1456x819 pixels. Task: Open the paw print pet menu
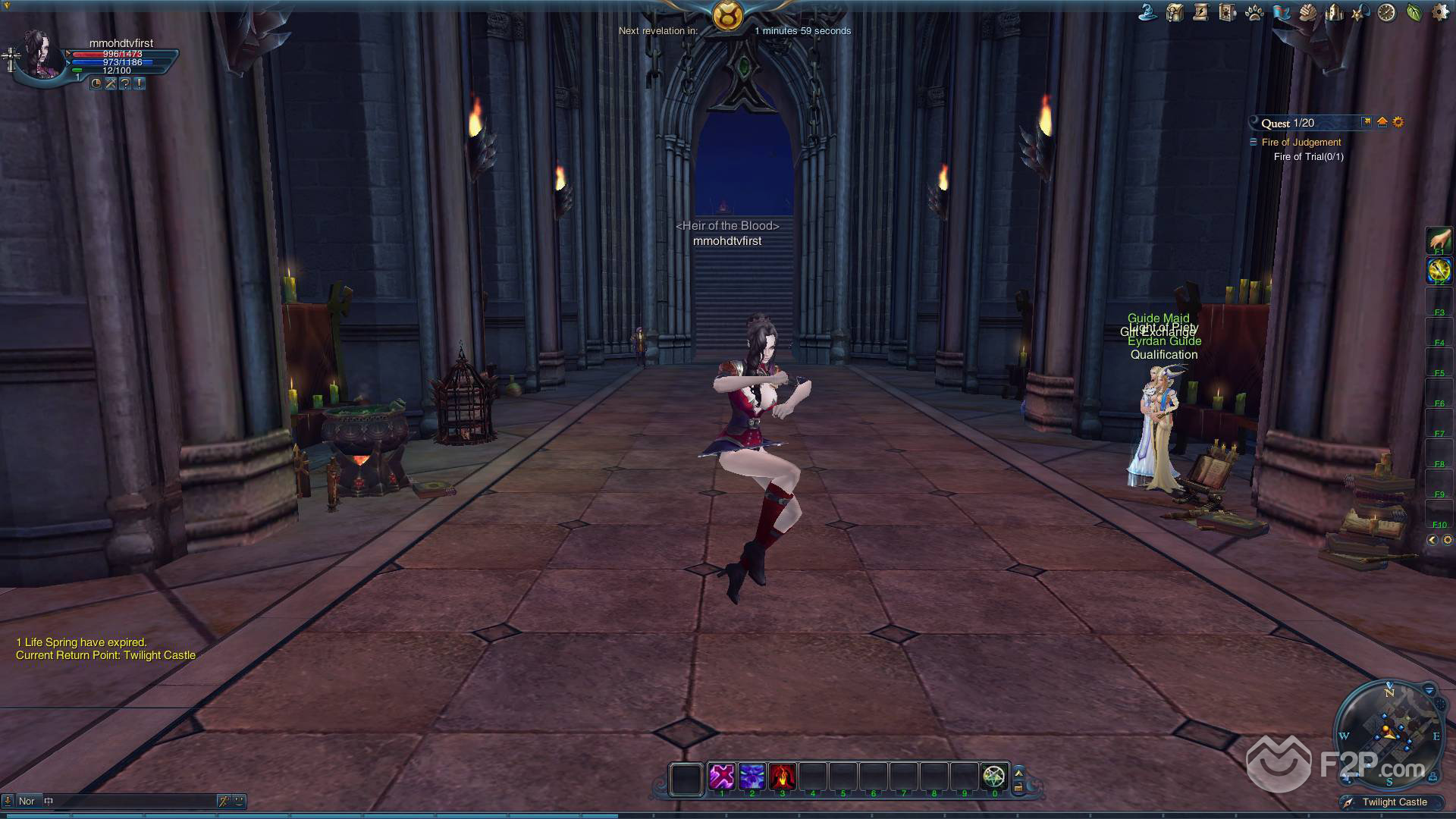pyautogui.click(x=1254, y=13)
